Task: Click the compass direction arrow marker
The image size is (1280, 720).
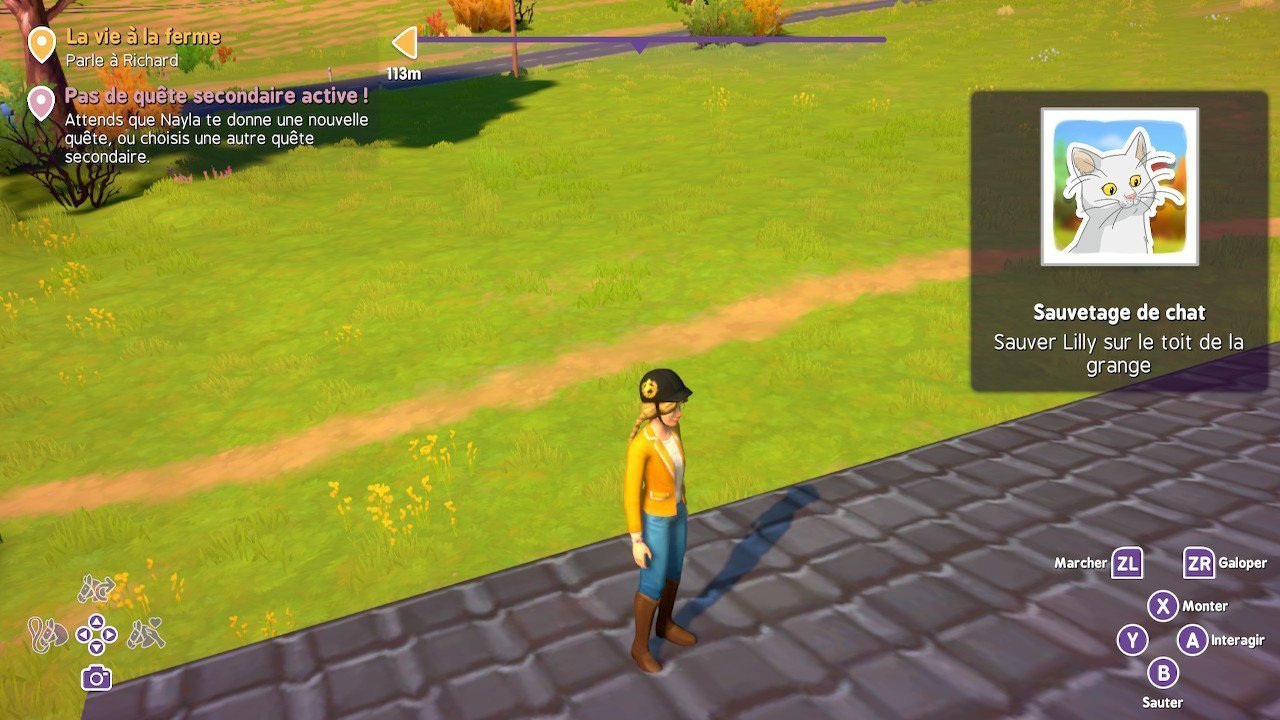Action: [404, 42]
